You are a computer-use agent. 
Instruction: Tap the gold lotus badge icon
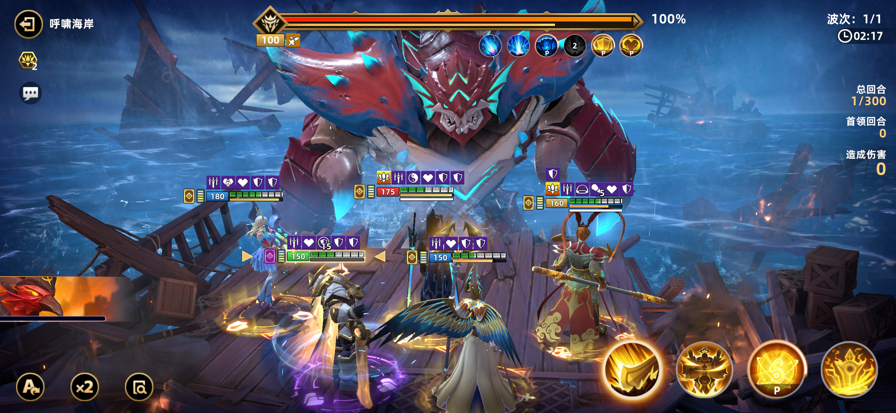coord(28,61)
